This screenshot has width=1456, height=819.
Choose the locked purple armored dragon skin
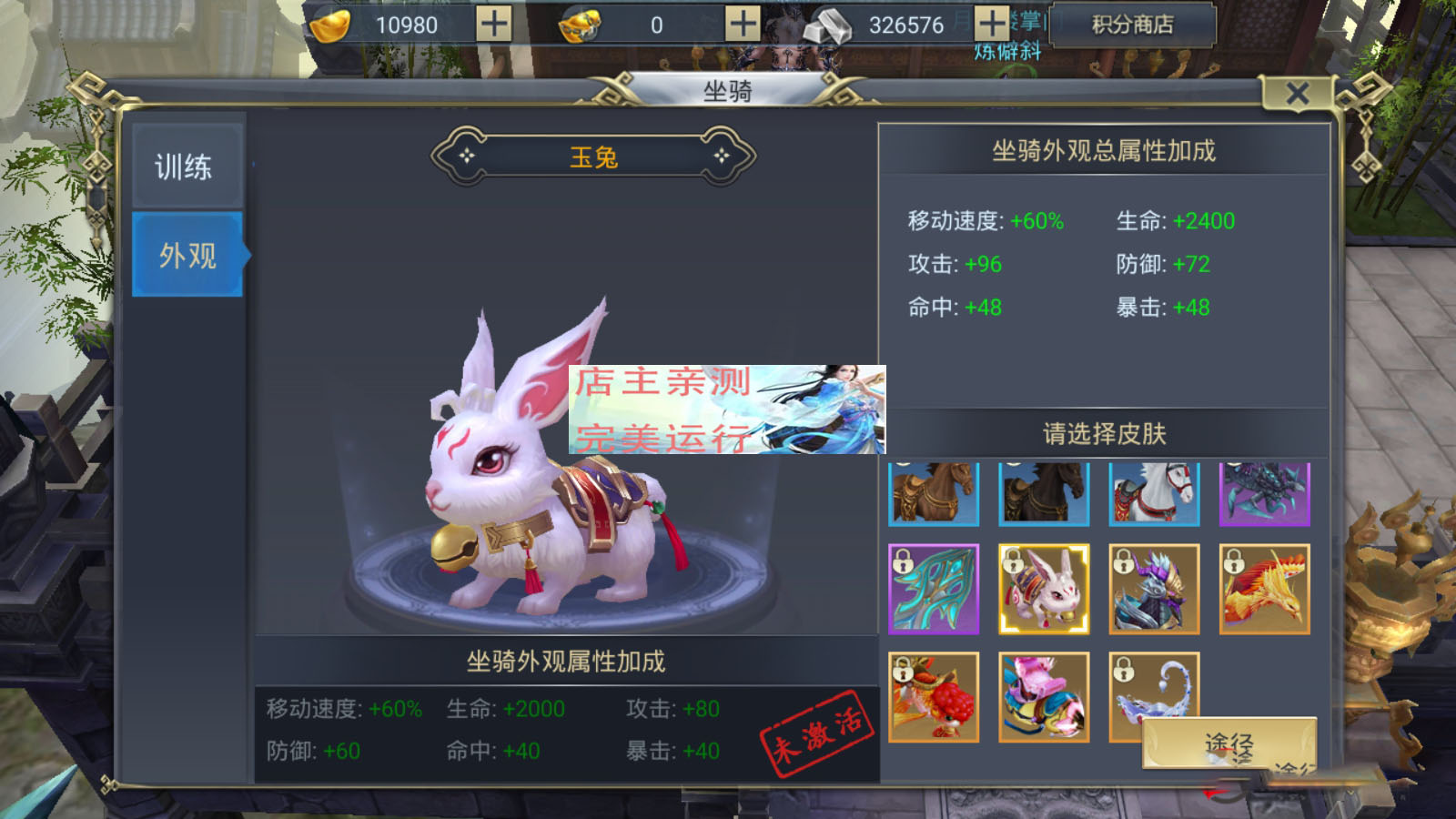click(1154, 590)
